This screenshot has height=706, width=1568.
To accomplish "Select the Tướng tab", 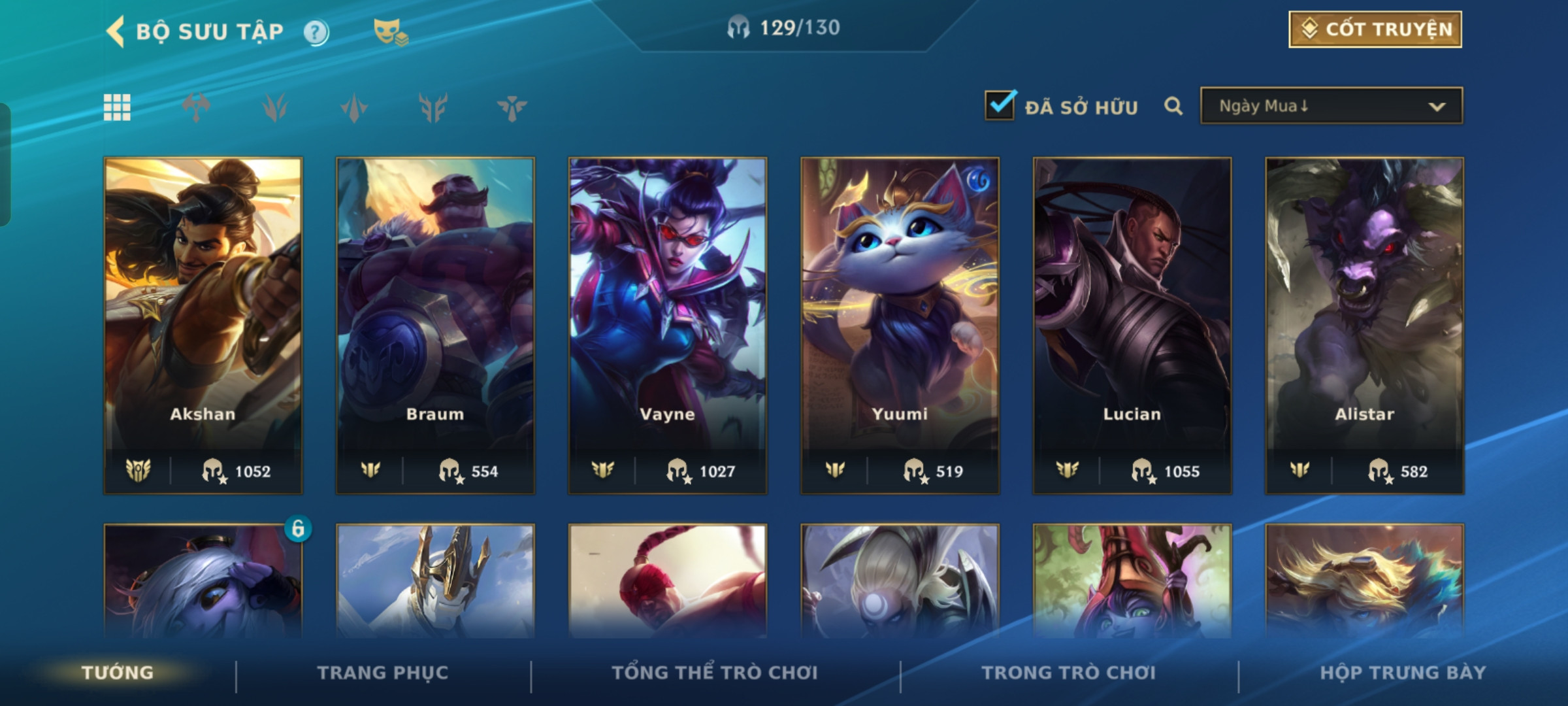I will tap(118, 673).
